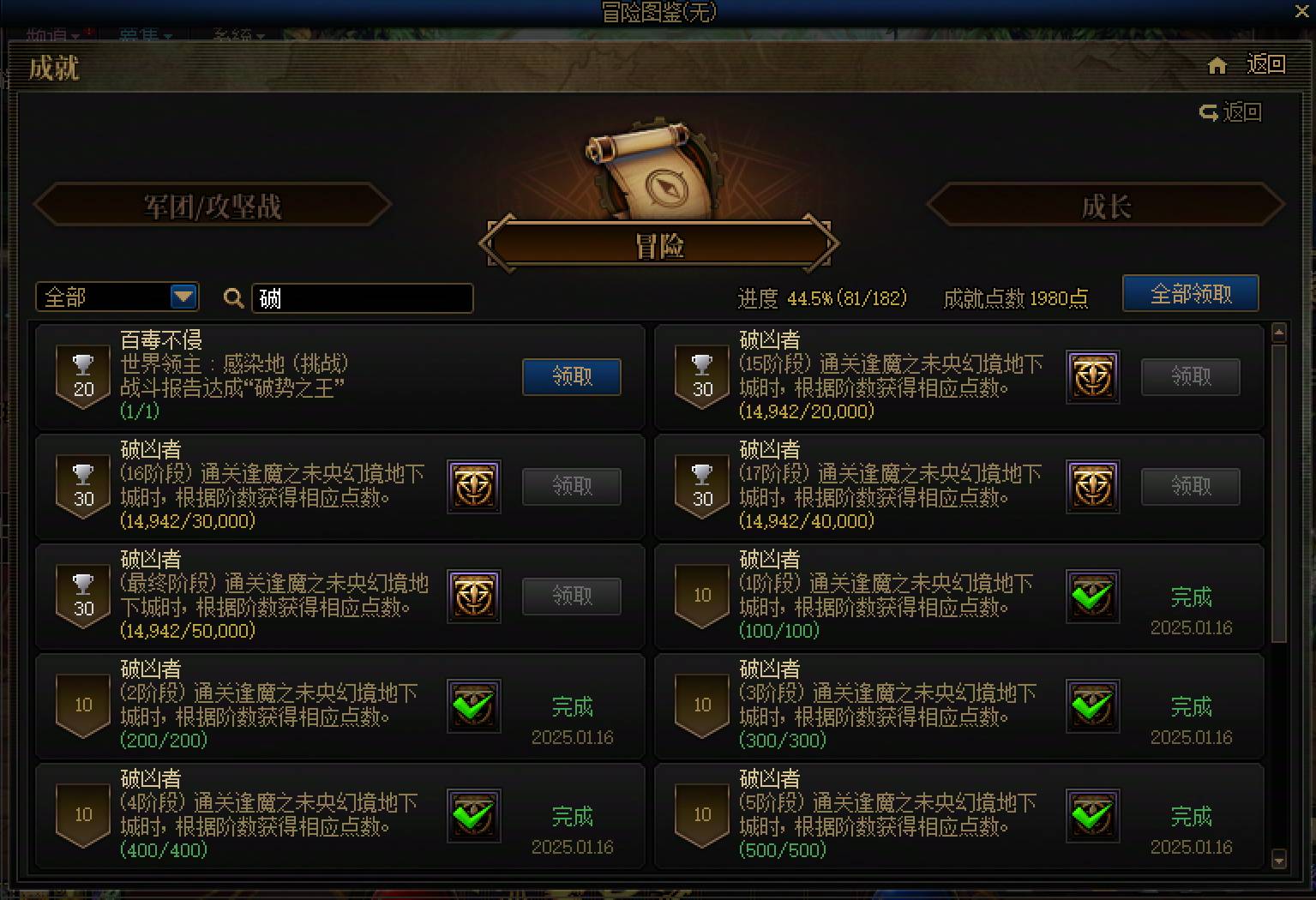This screenshot has width=1316, height=900.
Task: Claim 百毒不侵 with its 领取 button
Action: coord(571,377)
